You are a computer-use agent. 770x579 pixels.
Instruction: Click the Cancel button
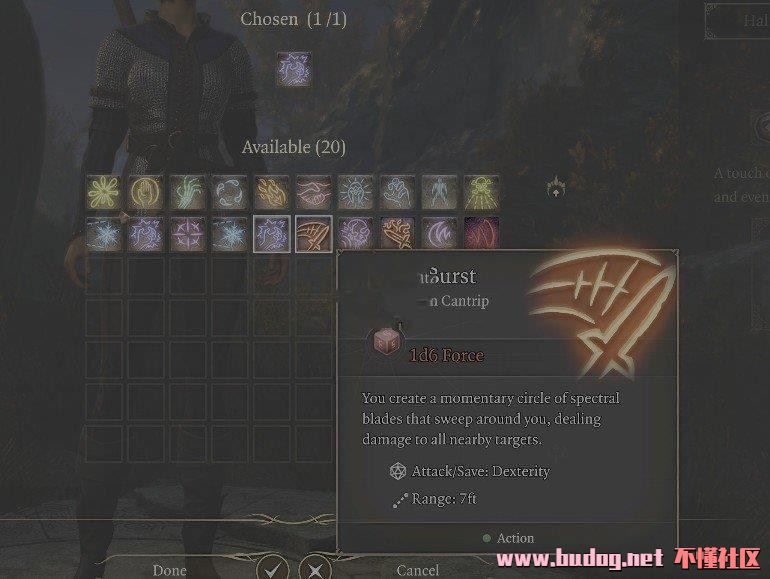417,570
